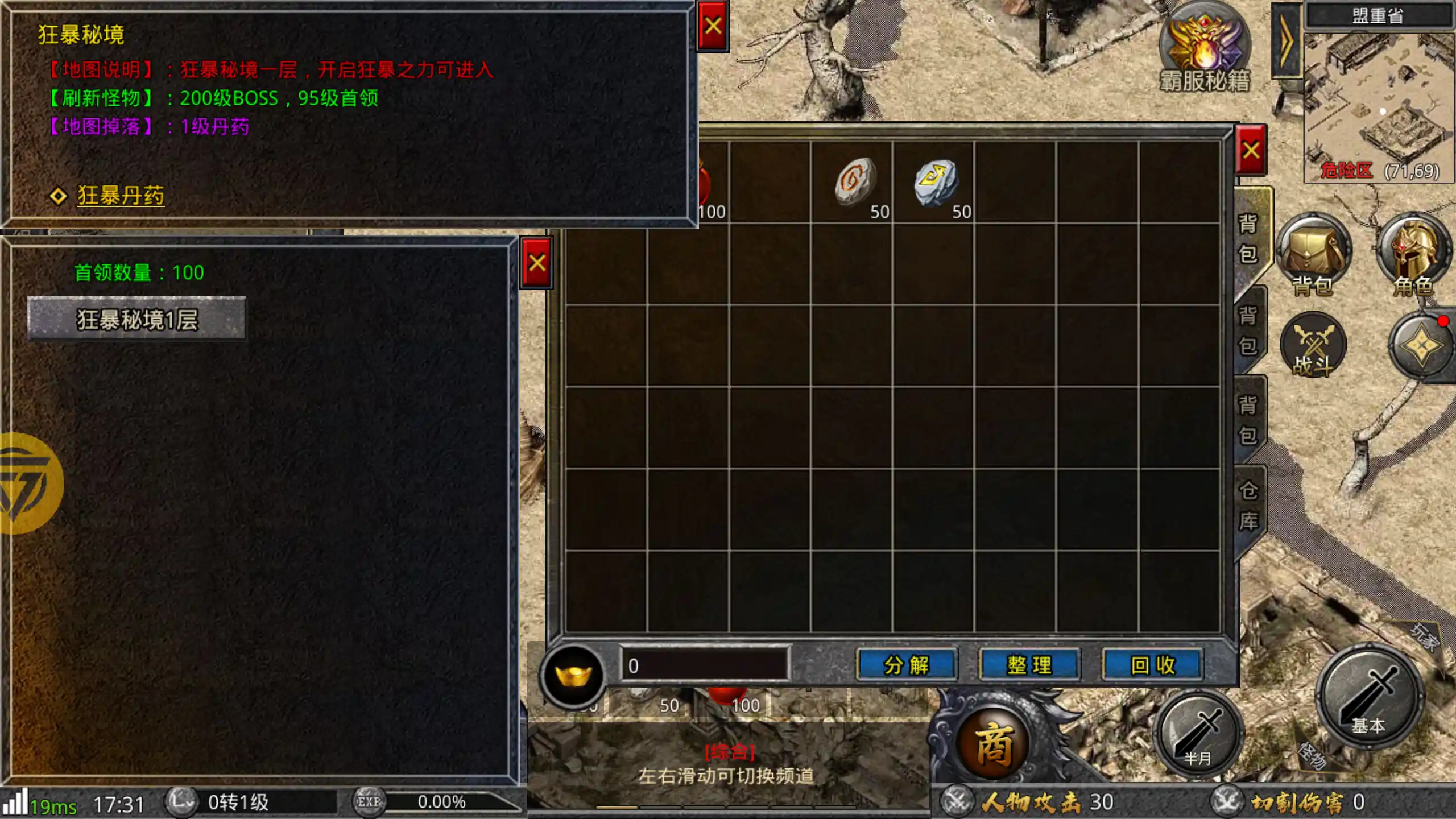Close the inventory bag window
Screen dimensions: 1456x819
coord(1251,151)
